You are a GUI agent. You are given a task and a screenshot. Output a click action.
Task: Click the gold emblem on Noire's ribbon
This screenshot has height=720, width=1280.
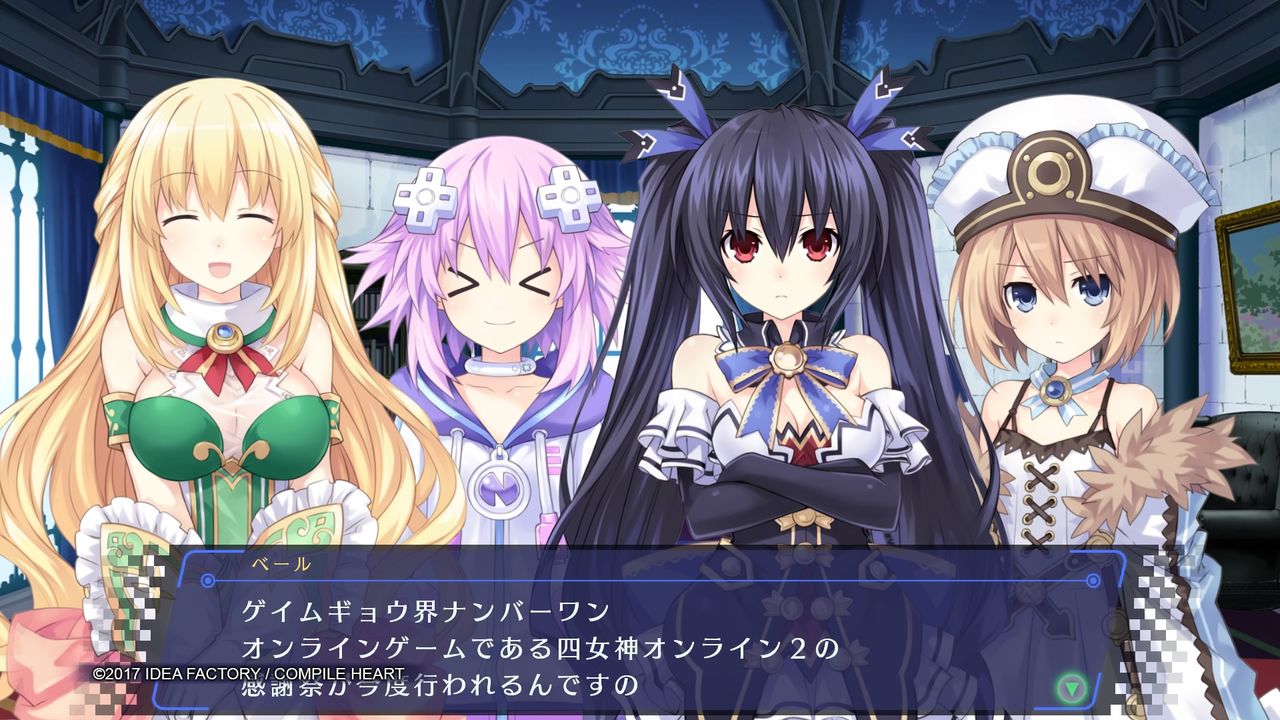(789, 357)
